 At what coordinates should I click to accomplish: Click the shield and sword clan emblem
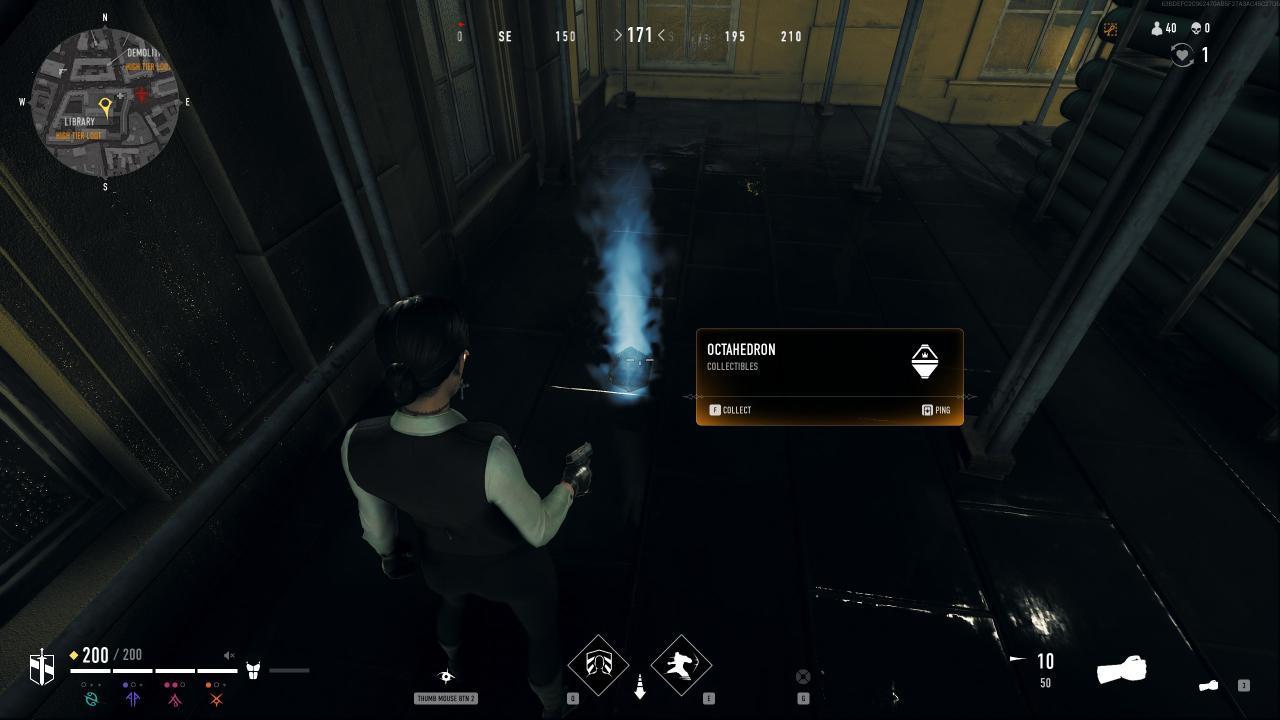point(42,667)
